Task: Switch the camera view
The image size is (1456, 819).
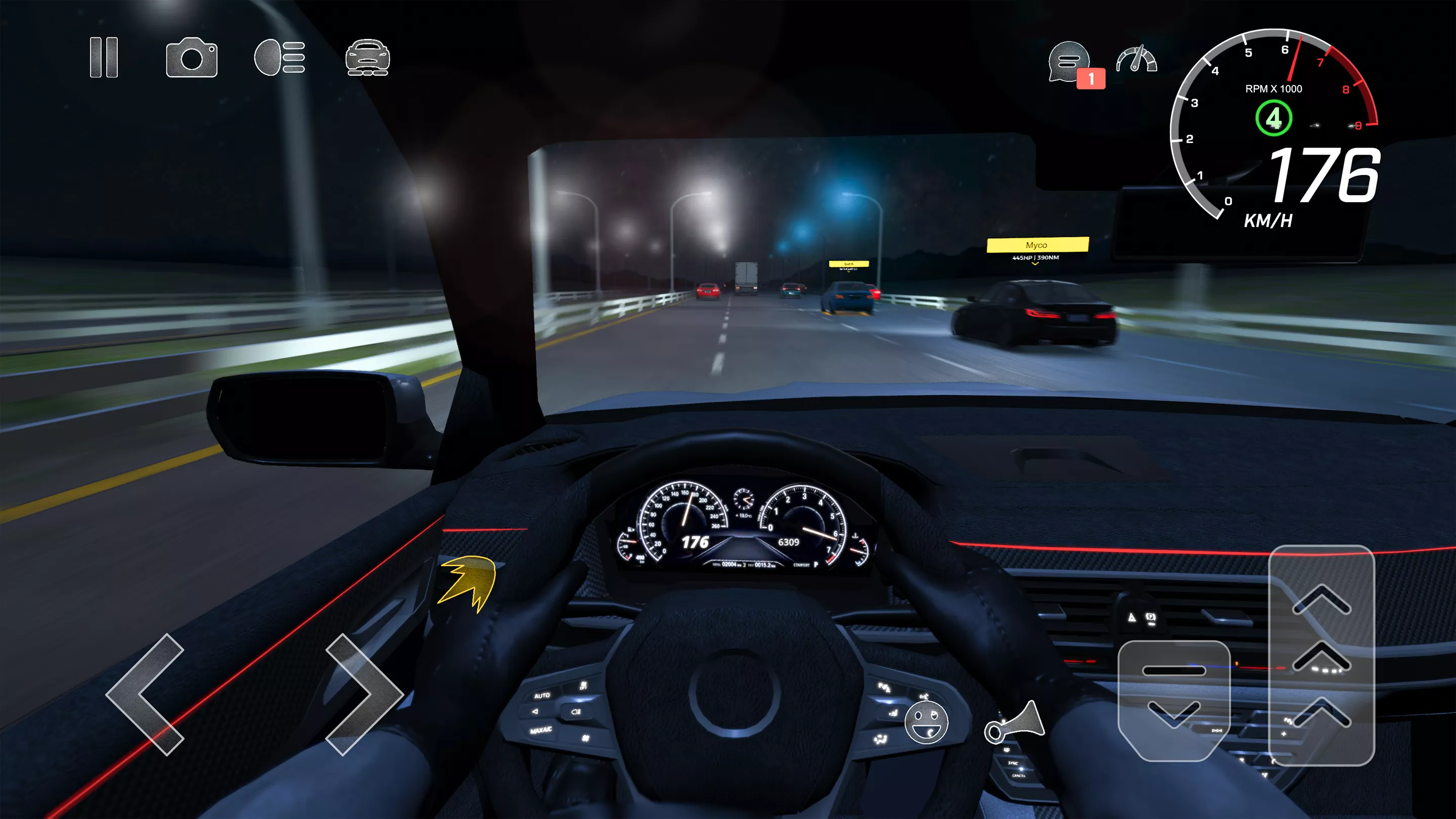Action: pyautogui.click(x=192, y=57)
